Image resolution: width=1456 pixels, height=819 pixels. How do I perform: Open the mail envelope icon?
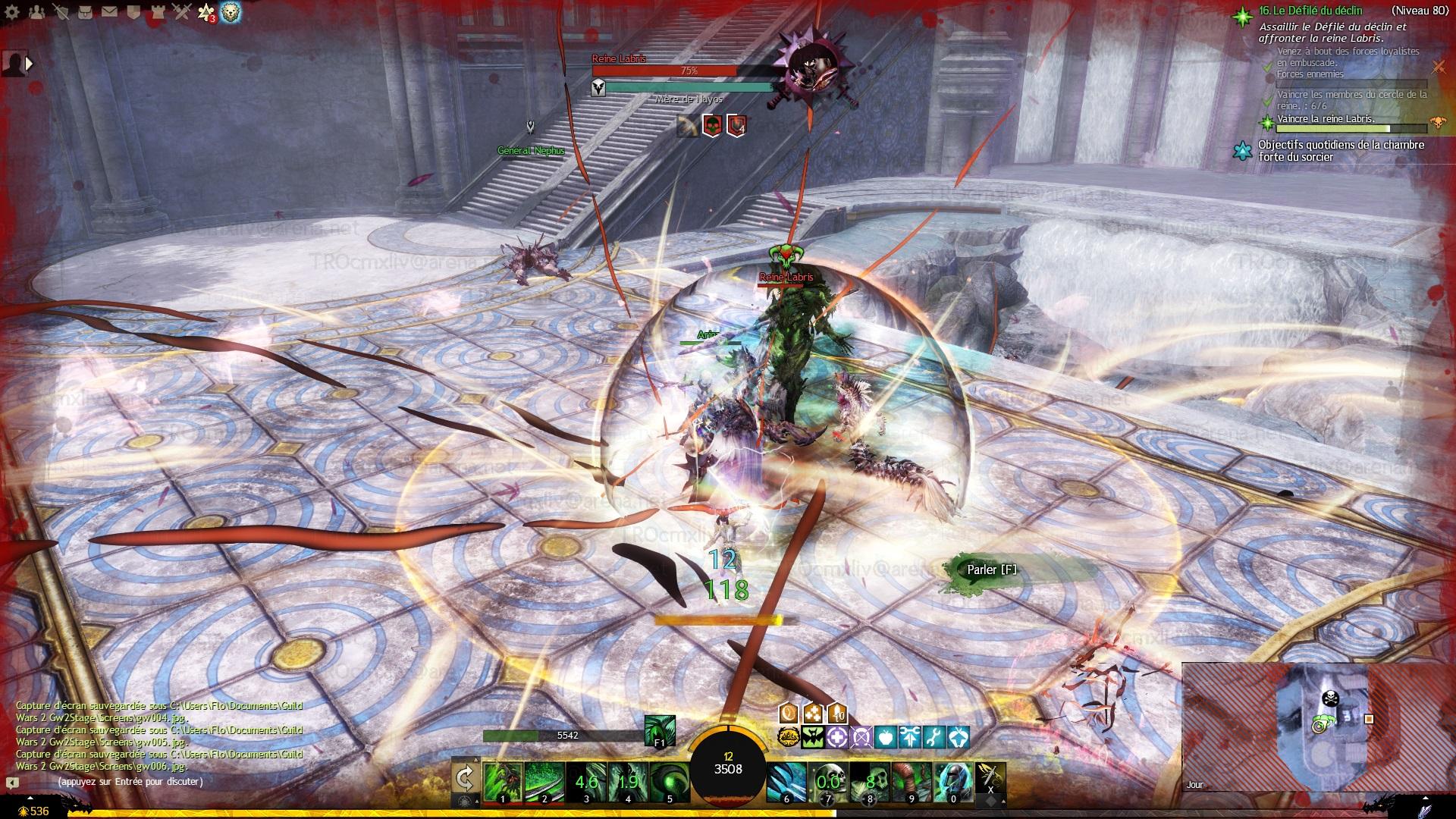pyautogui.click(x=109, y=11)
